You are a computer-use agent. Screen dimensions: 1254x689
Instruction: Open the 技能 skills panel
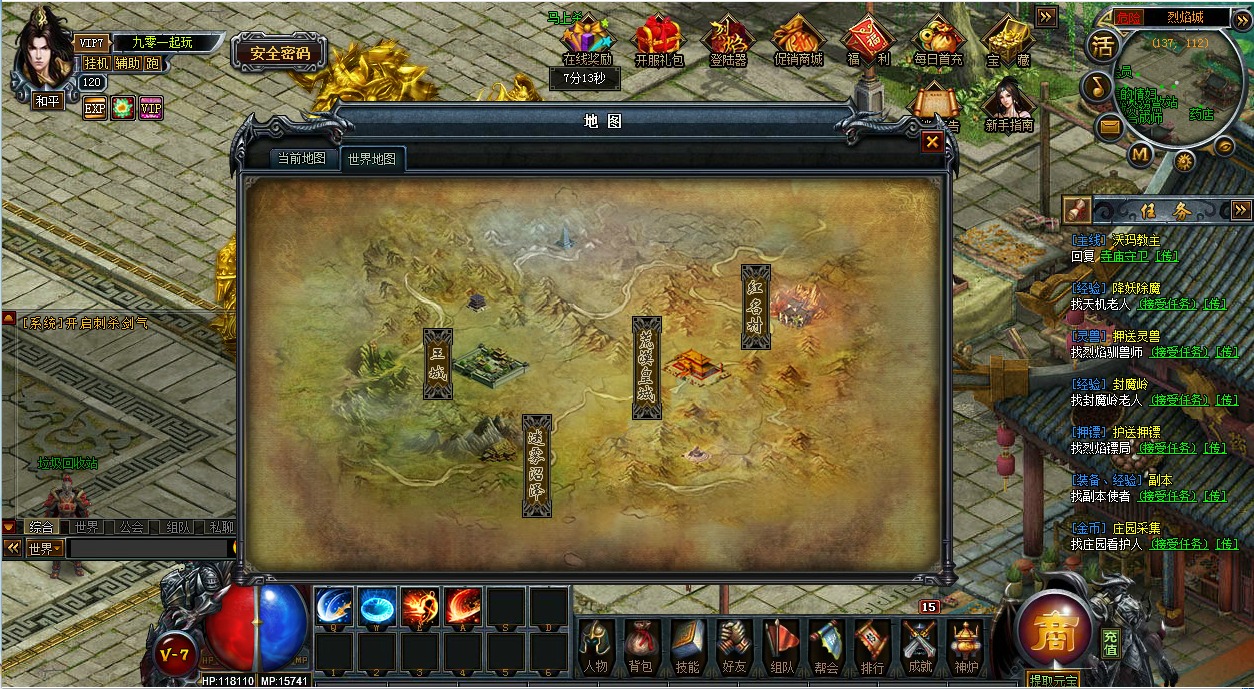(x=687, y=646)
